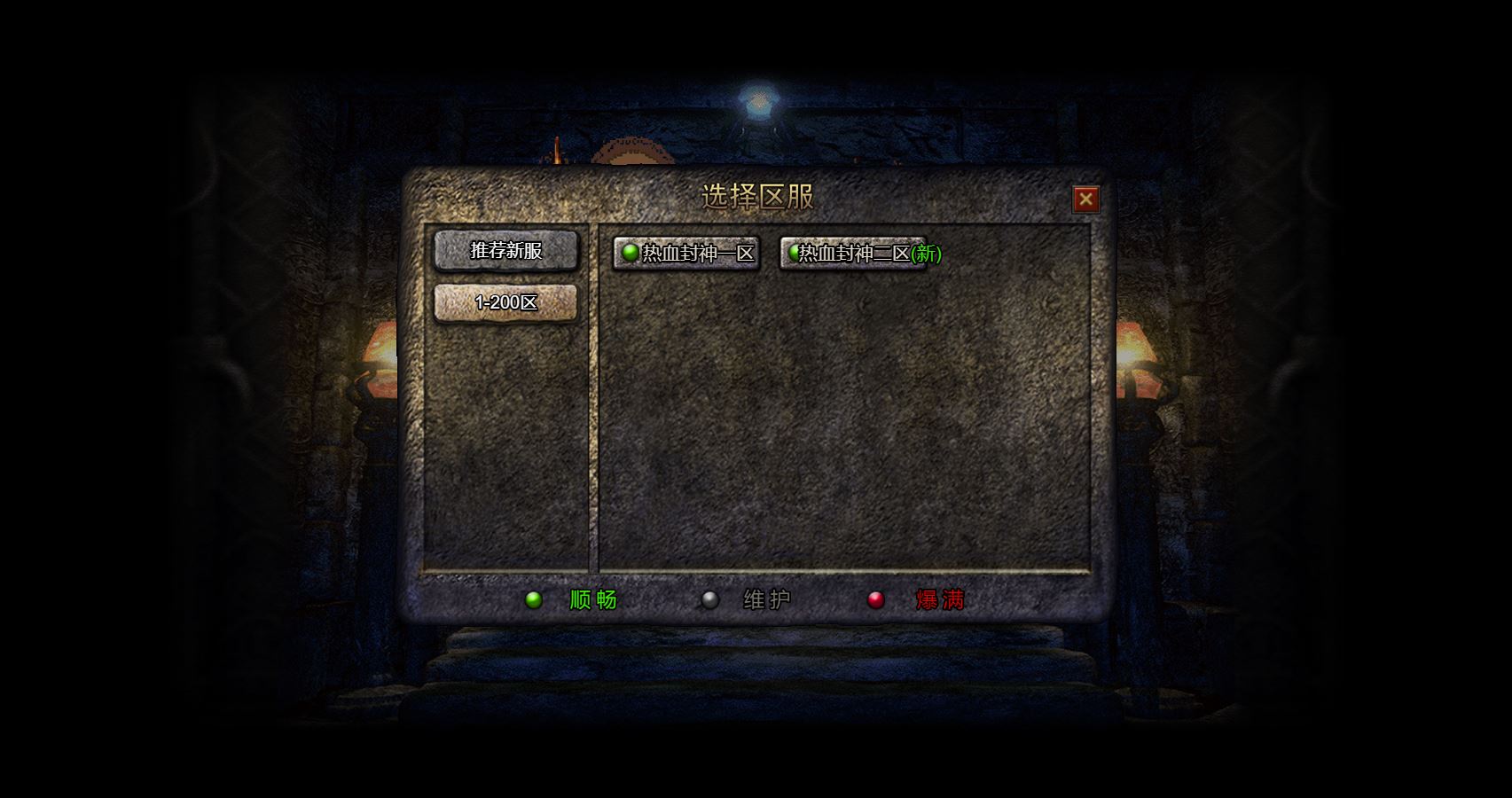The width and height of the screenshot is (1512, 798).
Task: Switch to the 推荐新服 tab
Action: (x=505, y=251)
